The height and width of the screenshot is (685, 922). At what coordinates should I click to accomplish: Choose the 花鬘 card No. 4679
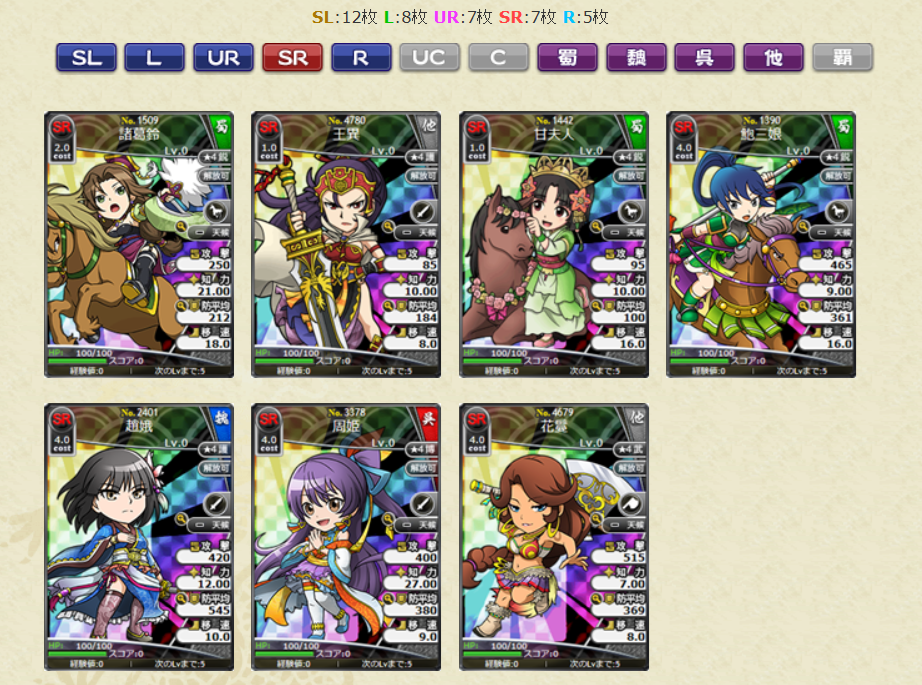pos(554,537)
